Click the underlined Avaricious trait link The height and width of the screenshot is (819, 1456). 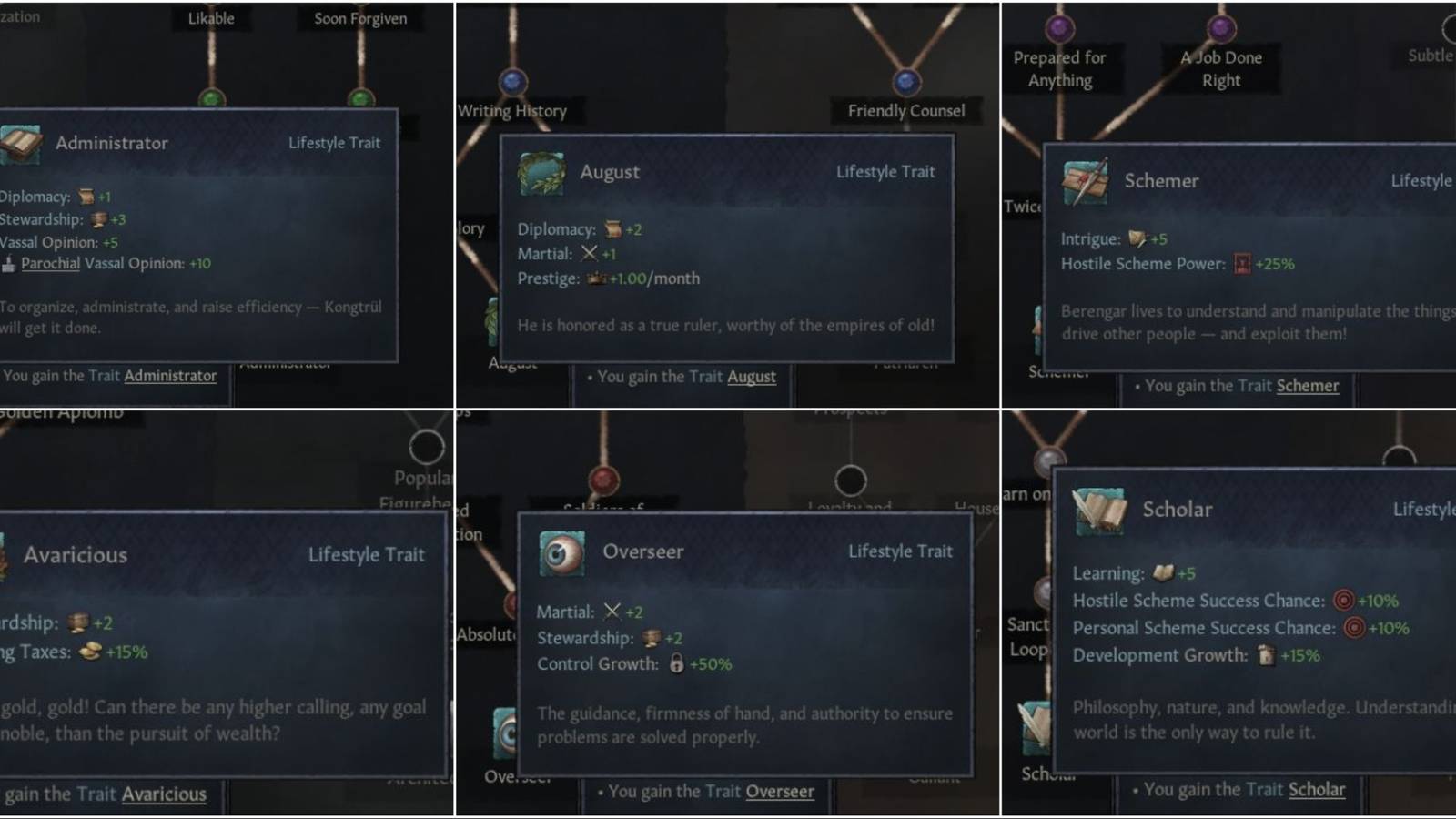(164, 794)
